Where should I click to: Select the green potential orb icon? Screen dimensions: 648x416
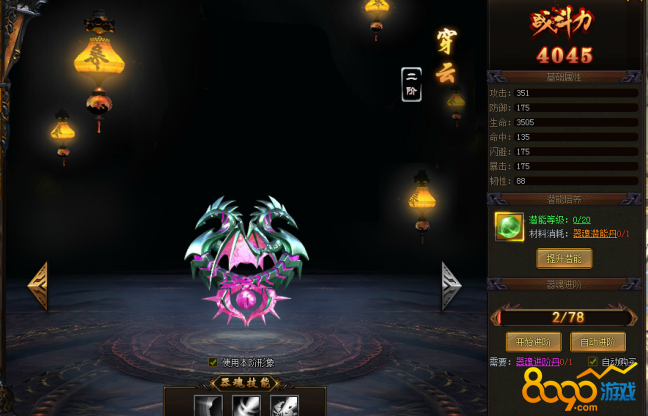tap(509, 228)
